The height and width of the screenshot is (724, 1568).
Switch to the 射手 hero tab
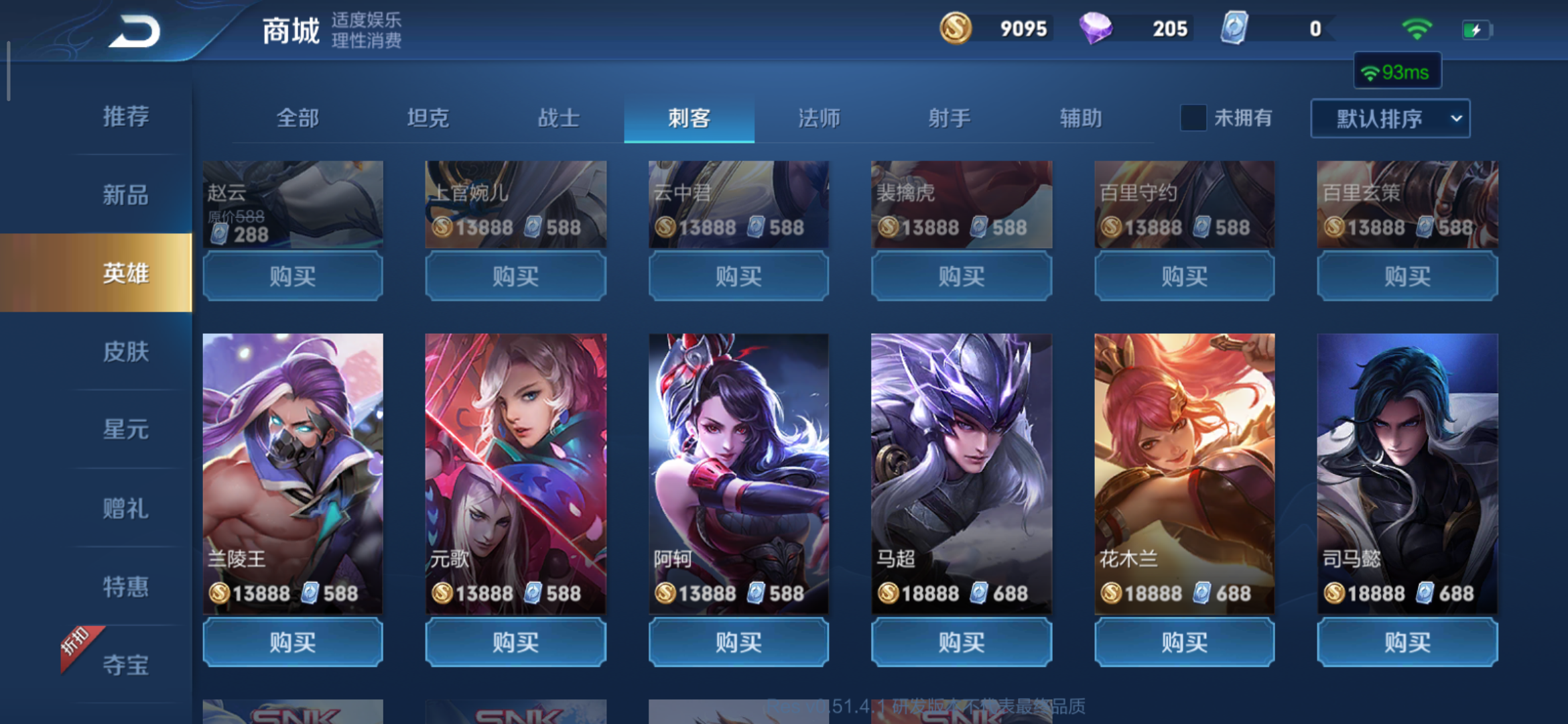pos(950,118)
